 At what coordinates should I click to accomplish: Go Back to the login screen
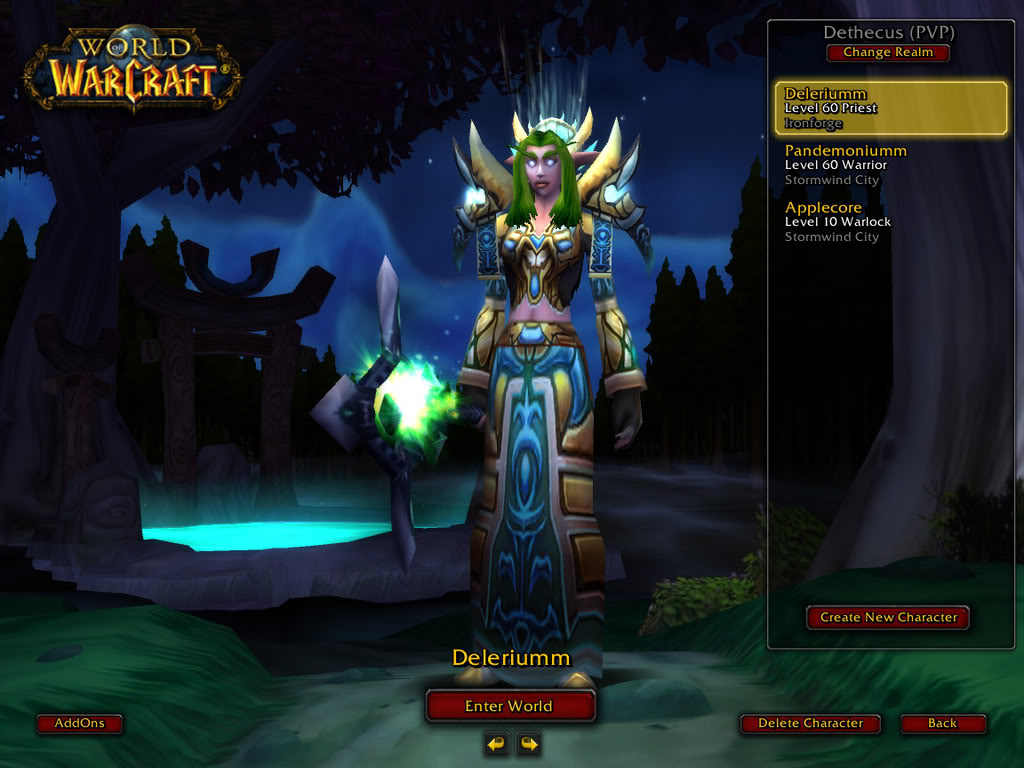click(942, 723)
